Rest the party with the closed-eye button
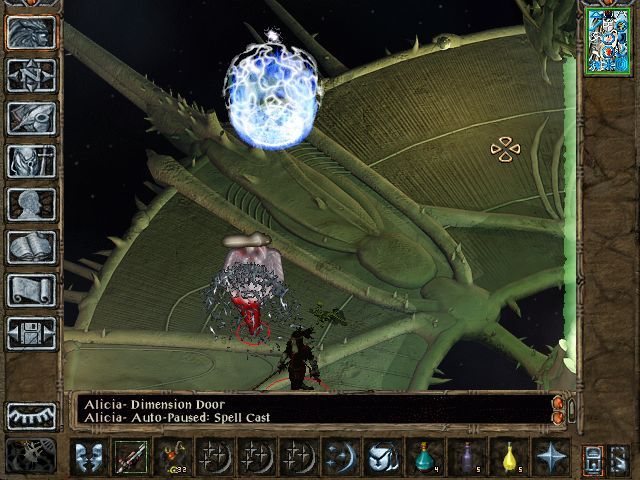Screen dimensions: 640x480 pos(31,415)
